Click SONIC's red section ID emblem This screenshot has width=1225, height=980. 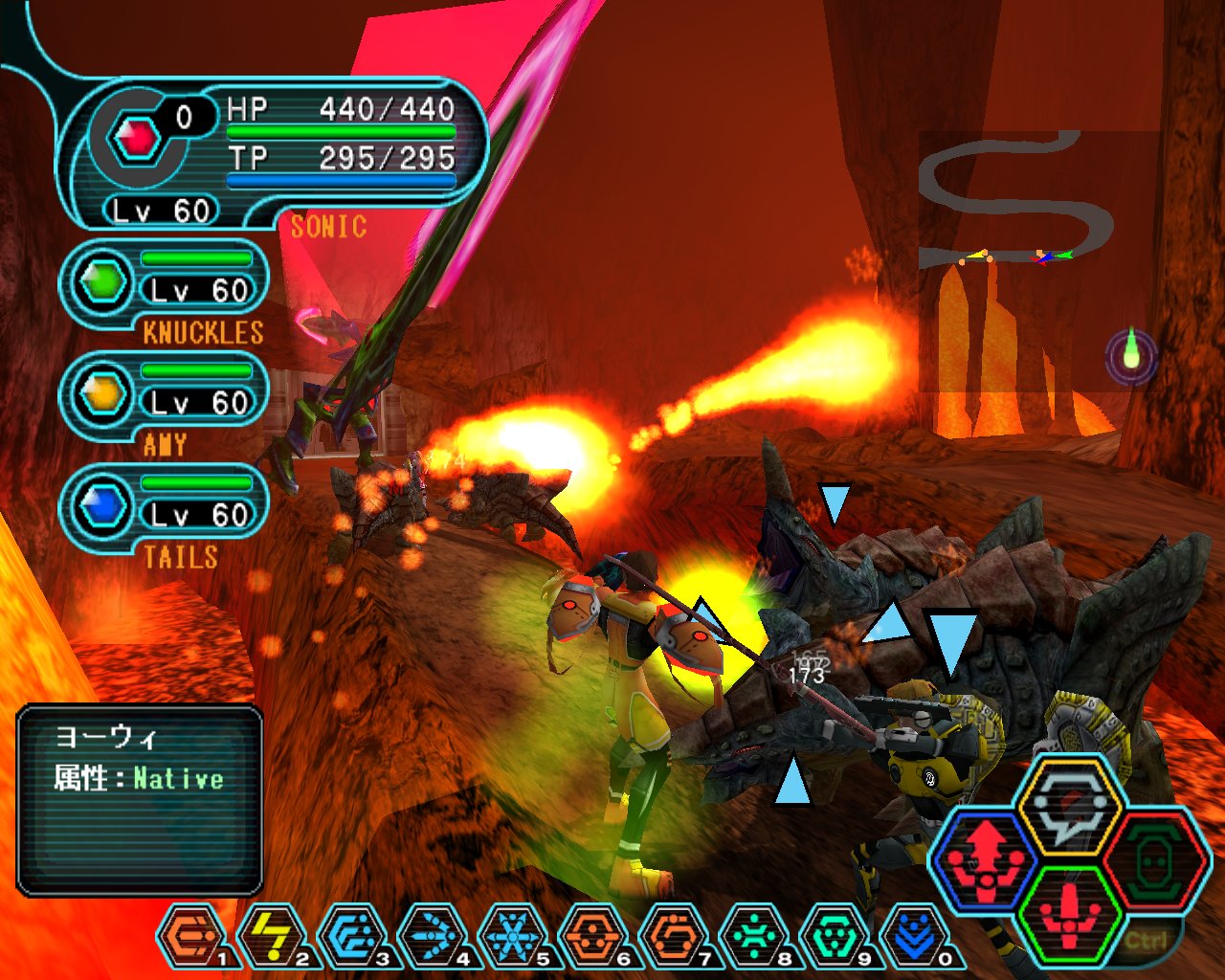(x=137, y=140)
